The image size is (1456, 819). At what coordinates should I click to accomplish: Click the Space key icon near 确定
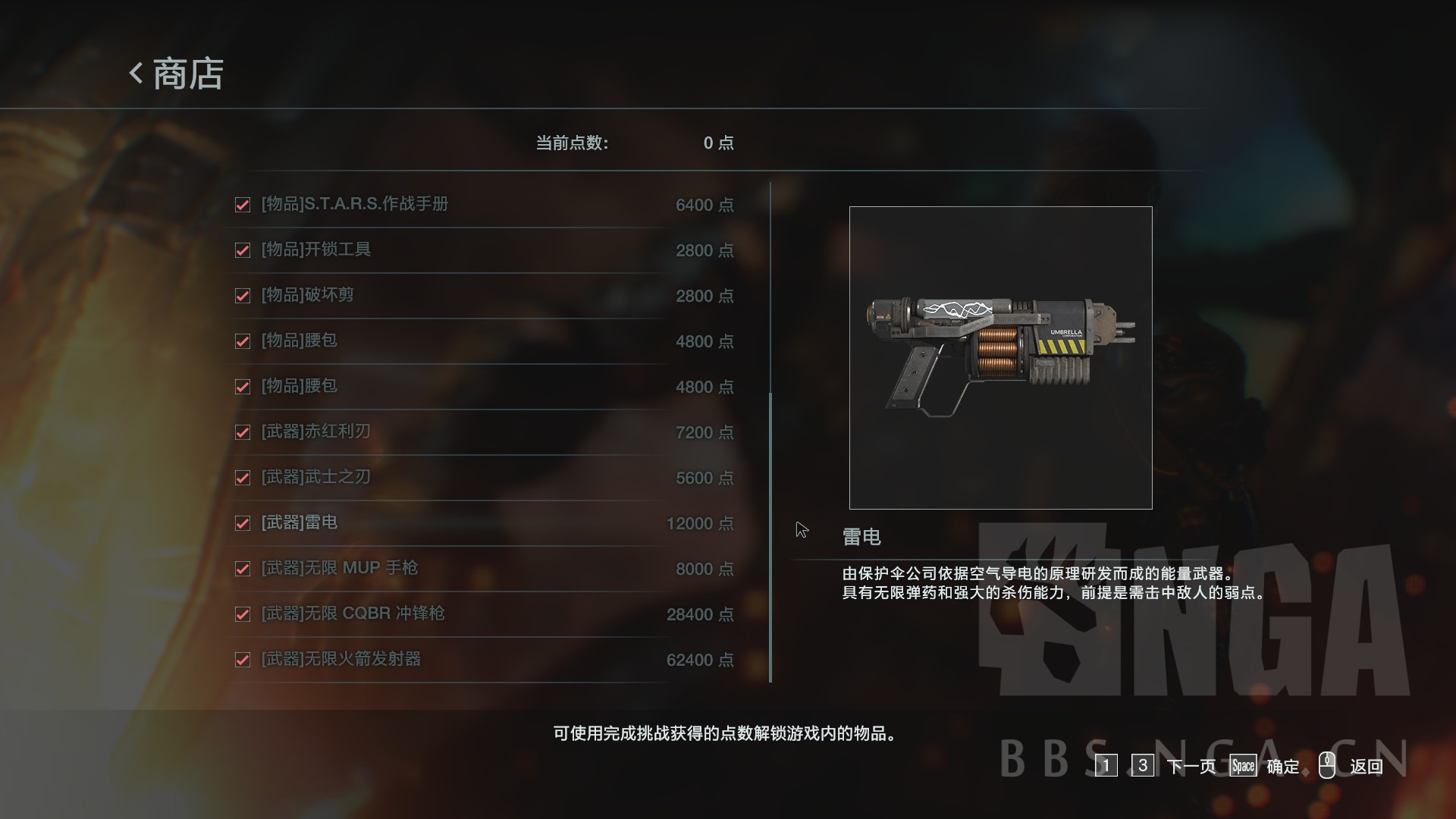click(1244, 767)
